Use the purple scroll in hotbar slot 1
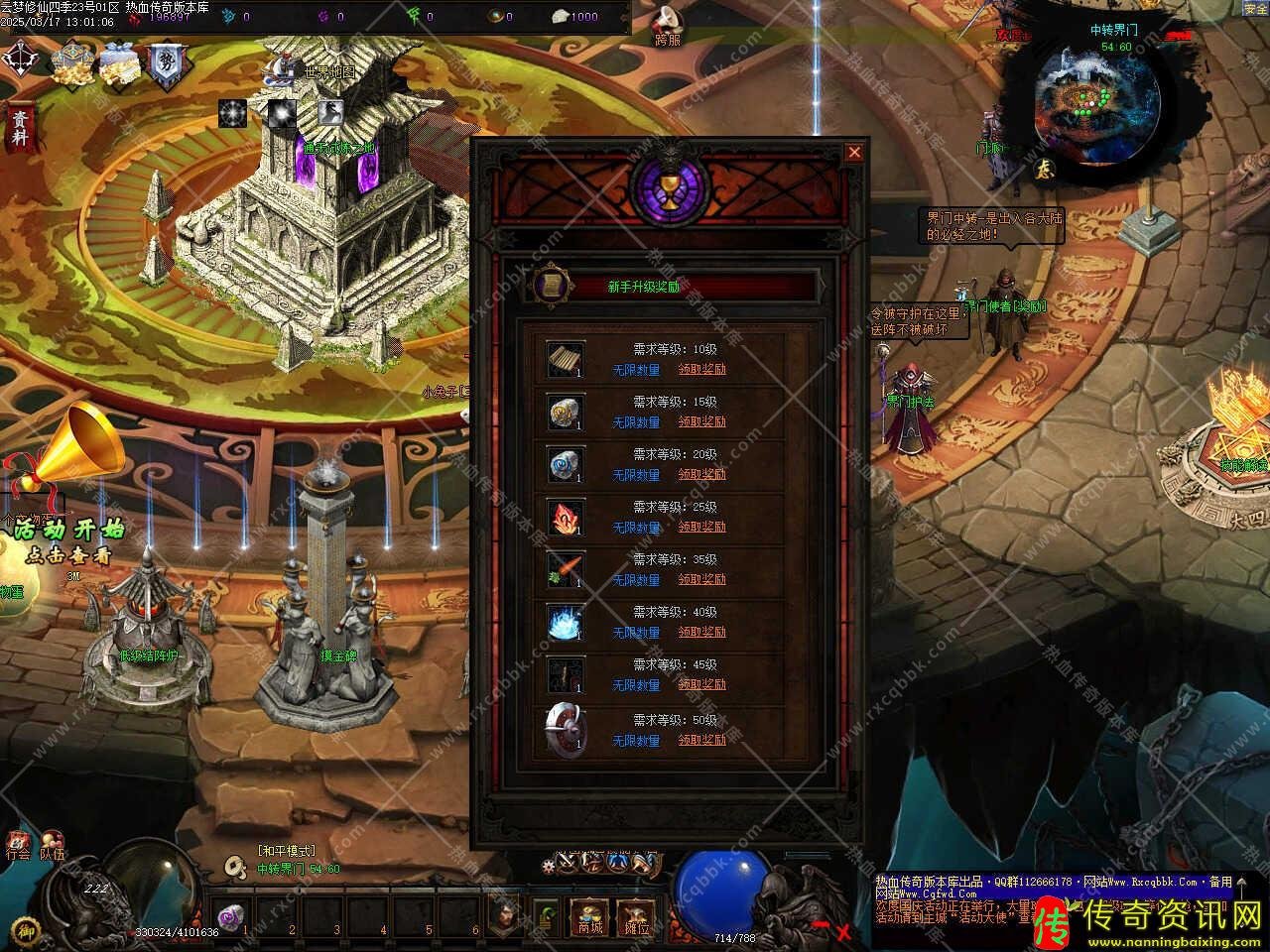The image size is (1270, 952). pyautogui.click(x=231, y=916)
